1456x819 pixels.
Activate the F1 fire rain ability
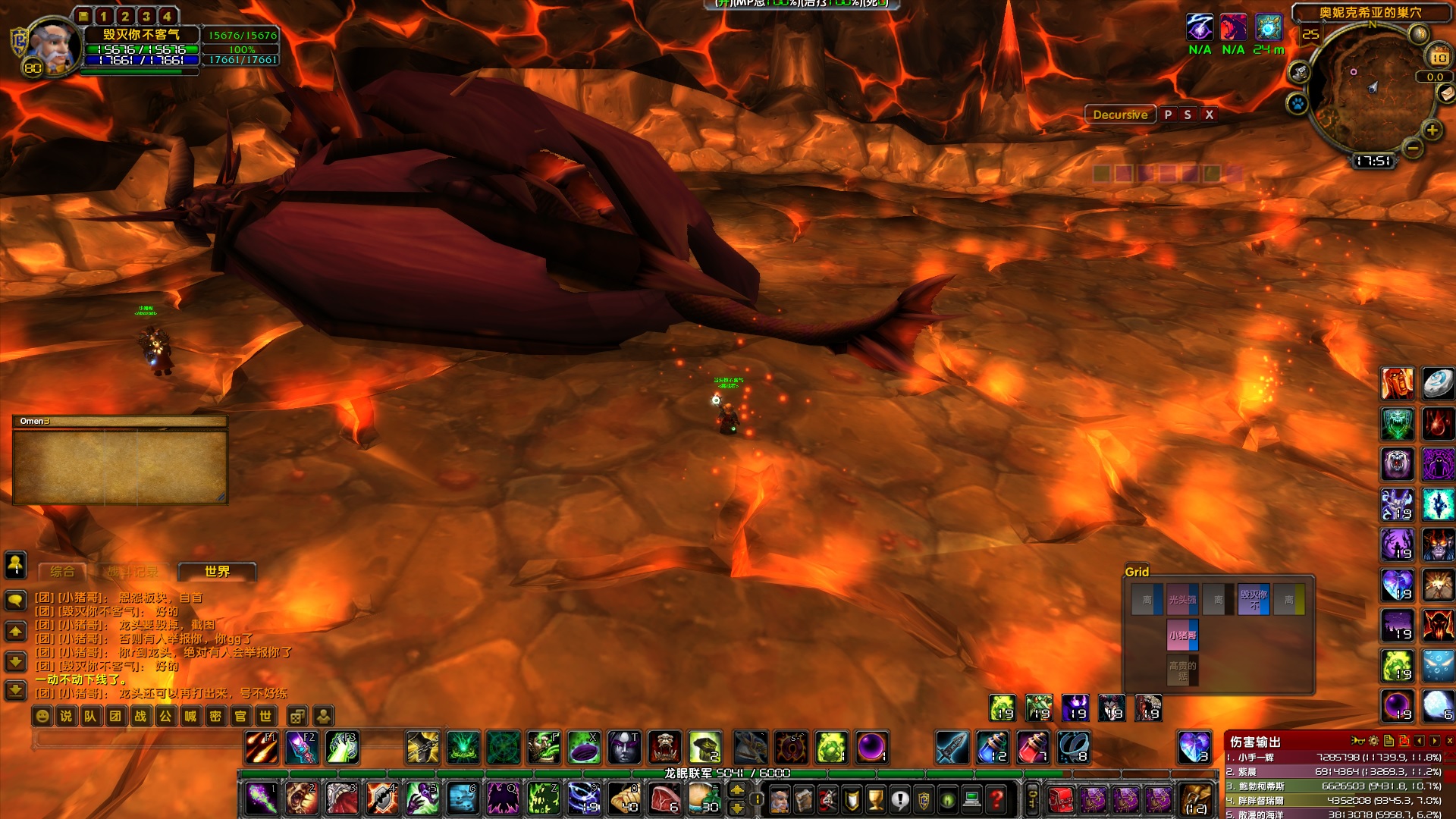(261, 748)
